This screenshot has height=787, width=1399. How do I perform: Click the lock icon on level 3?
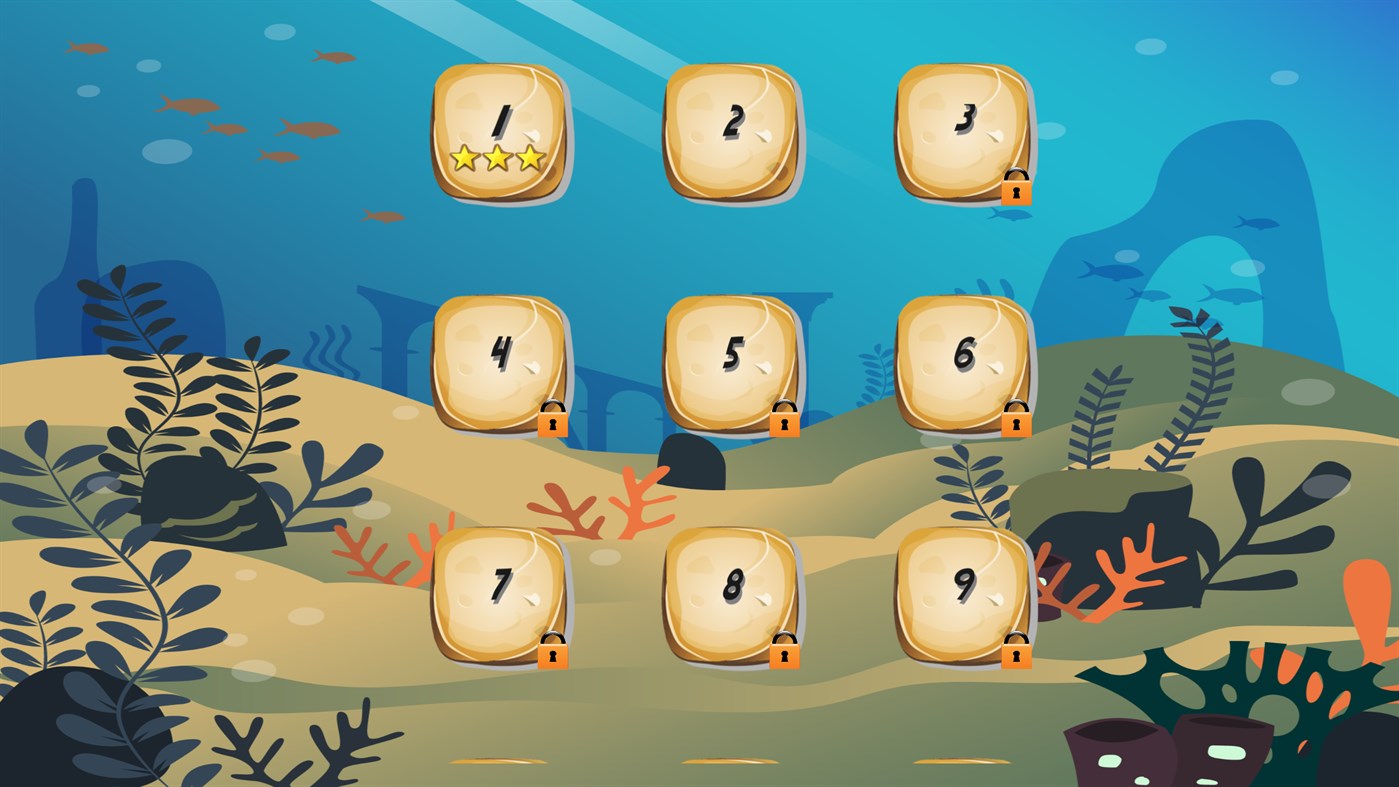(1017, 188)
